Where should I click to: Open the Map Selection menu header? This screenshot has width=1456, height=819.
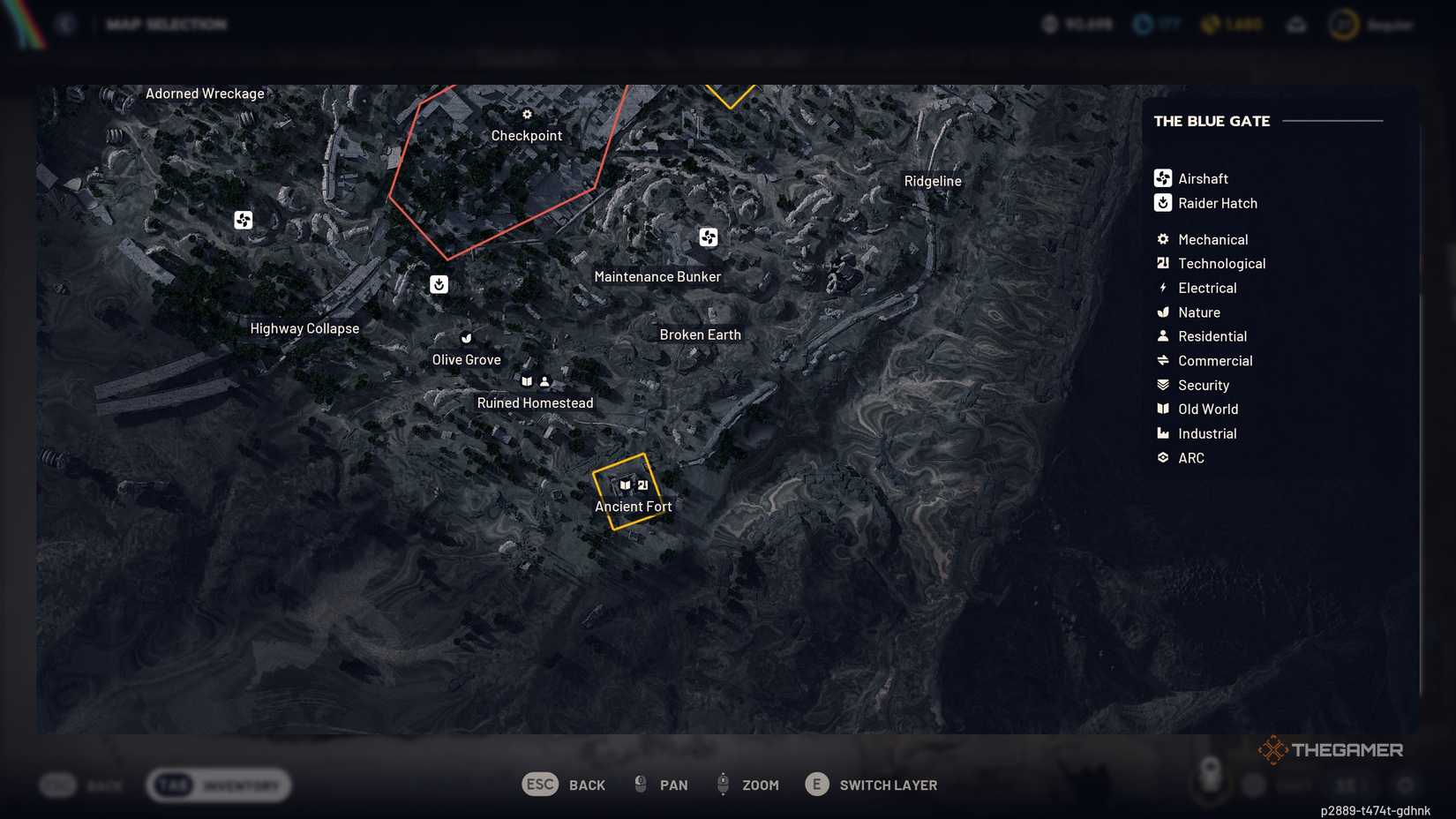coord(166,24)
